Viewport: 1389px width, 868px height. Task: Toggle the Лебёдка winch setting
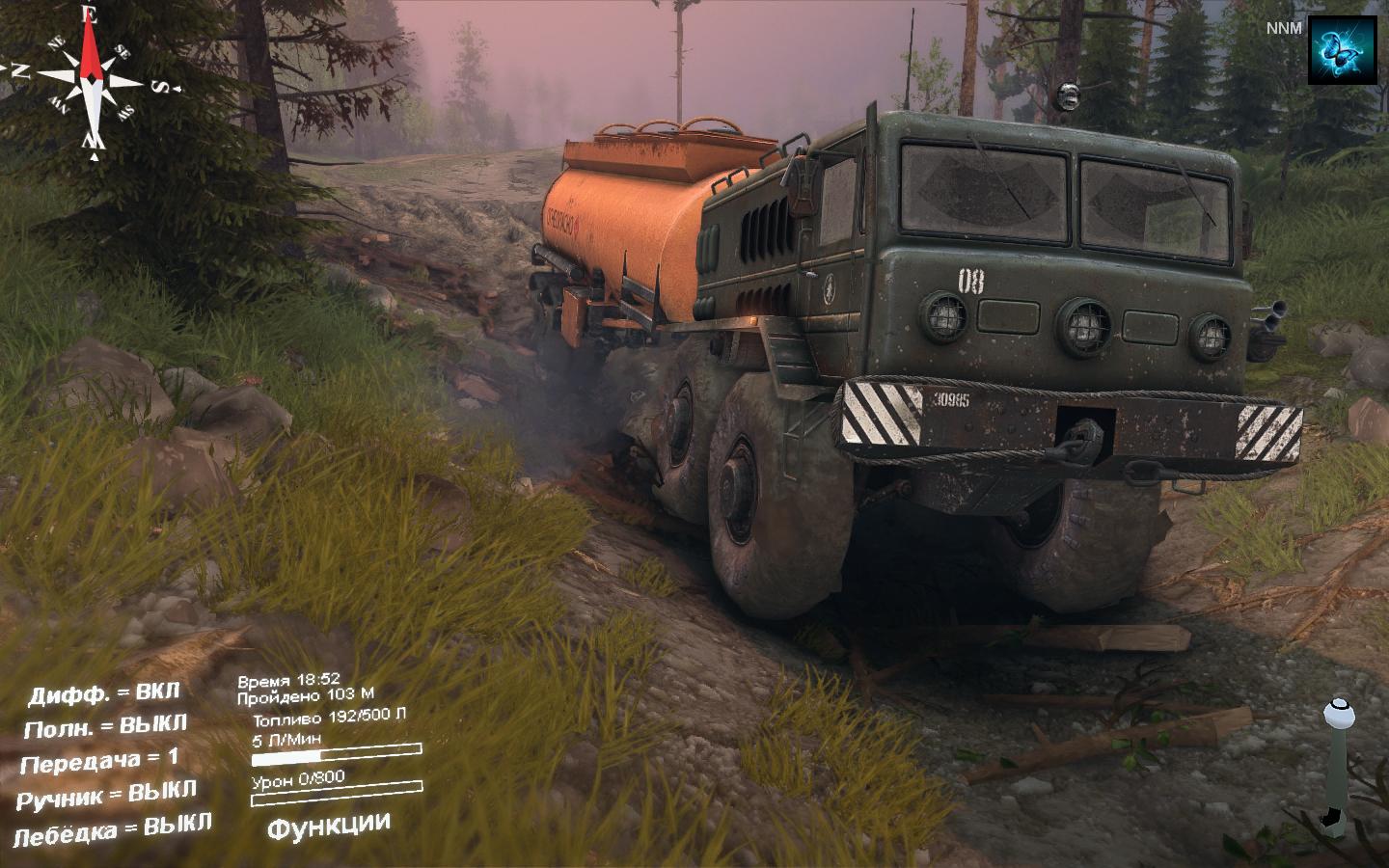coord(112,828)
